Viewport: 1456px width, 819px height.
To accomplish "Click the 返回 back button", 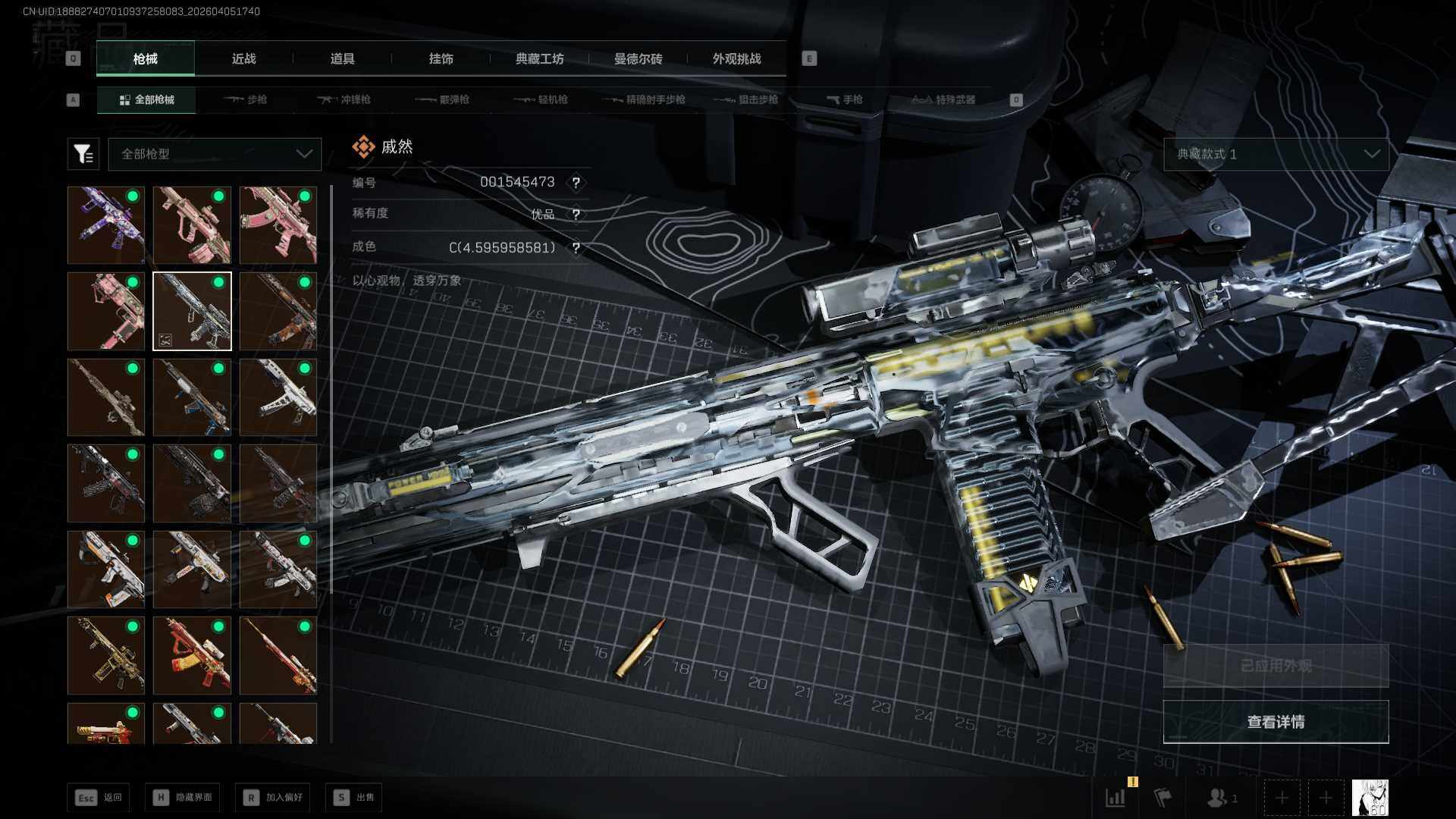I will [99, 797].
